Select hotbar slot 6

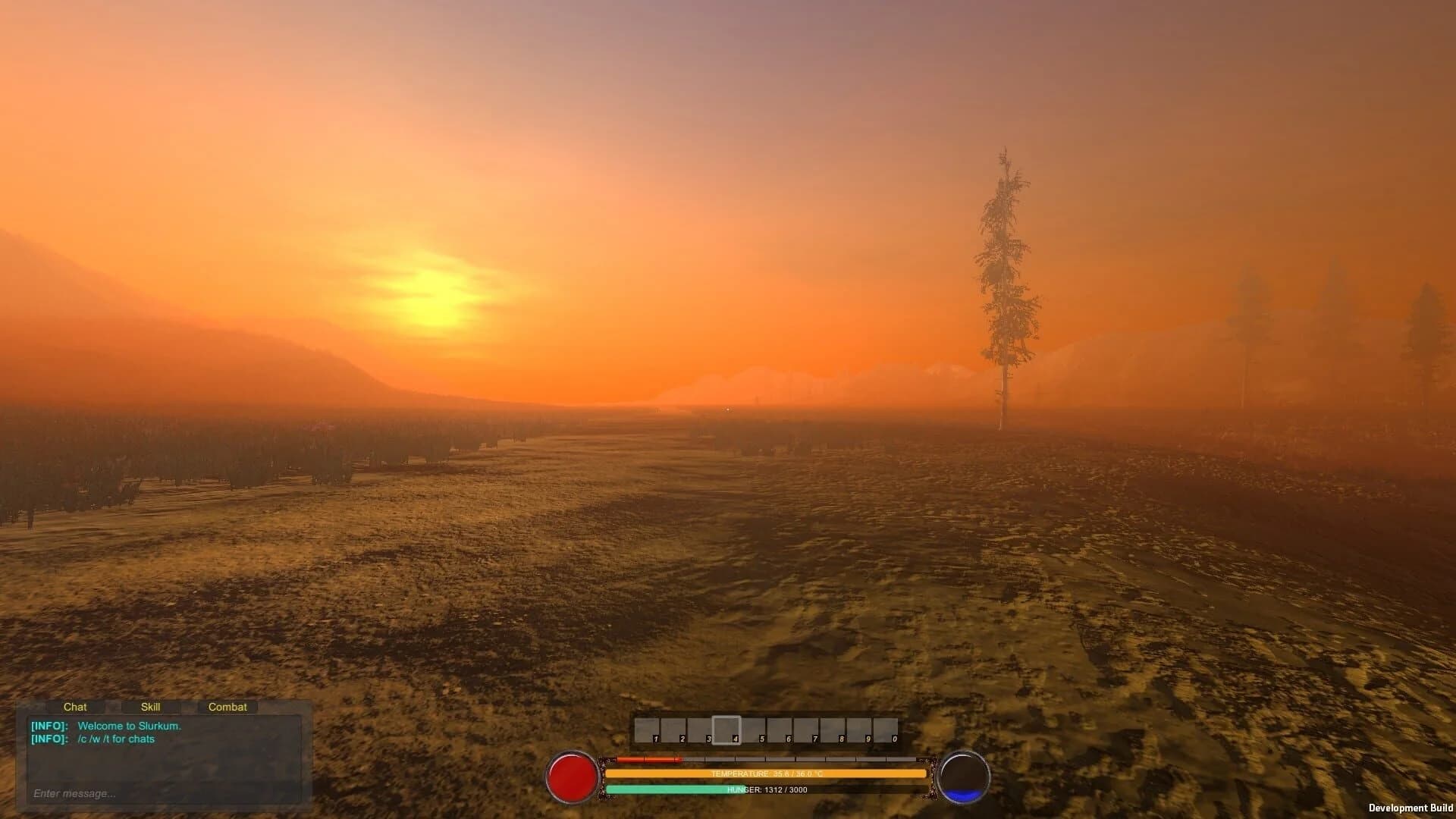(x=780, y=730)
